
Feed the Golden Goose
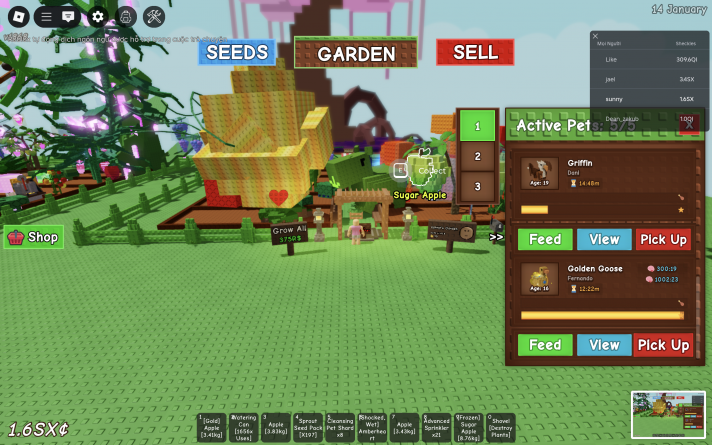545,345
